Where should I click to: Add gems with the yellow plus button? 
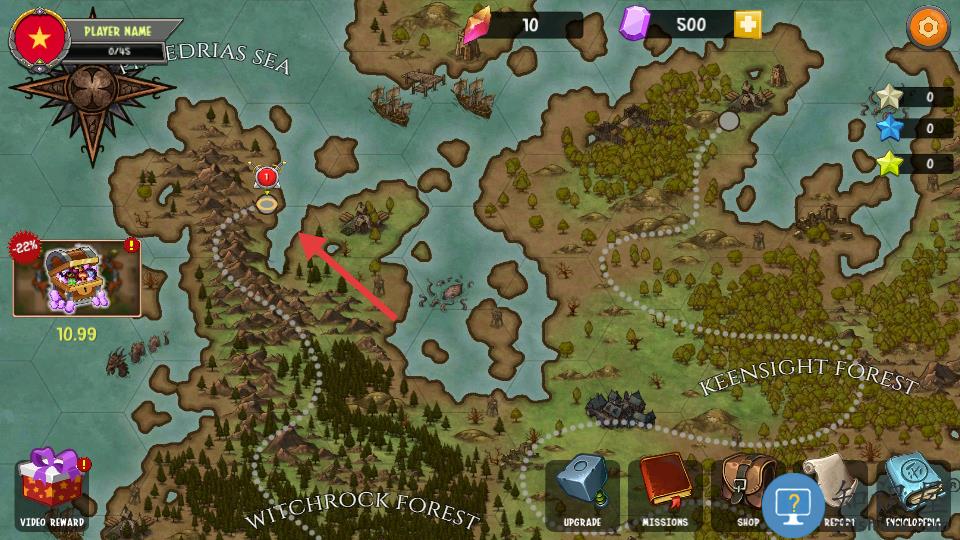pyautogui.click(x=747, y=25)
